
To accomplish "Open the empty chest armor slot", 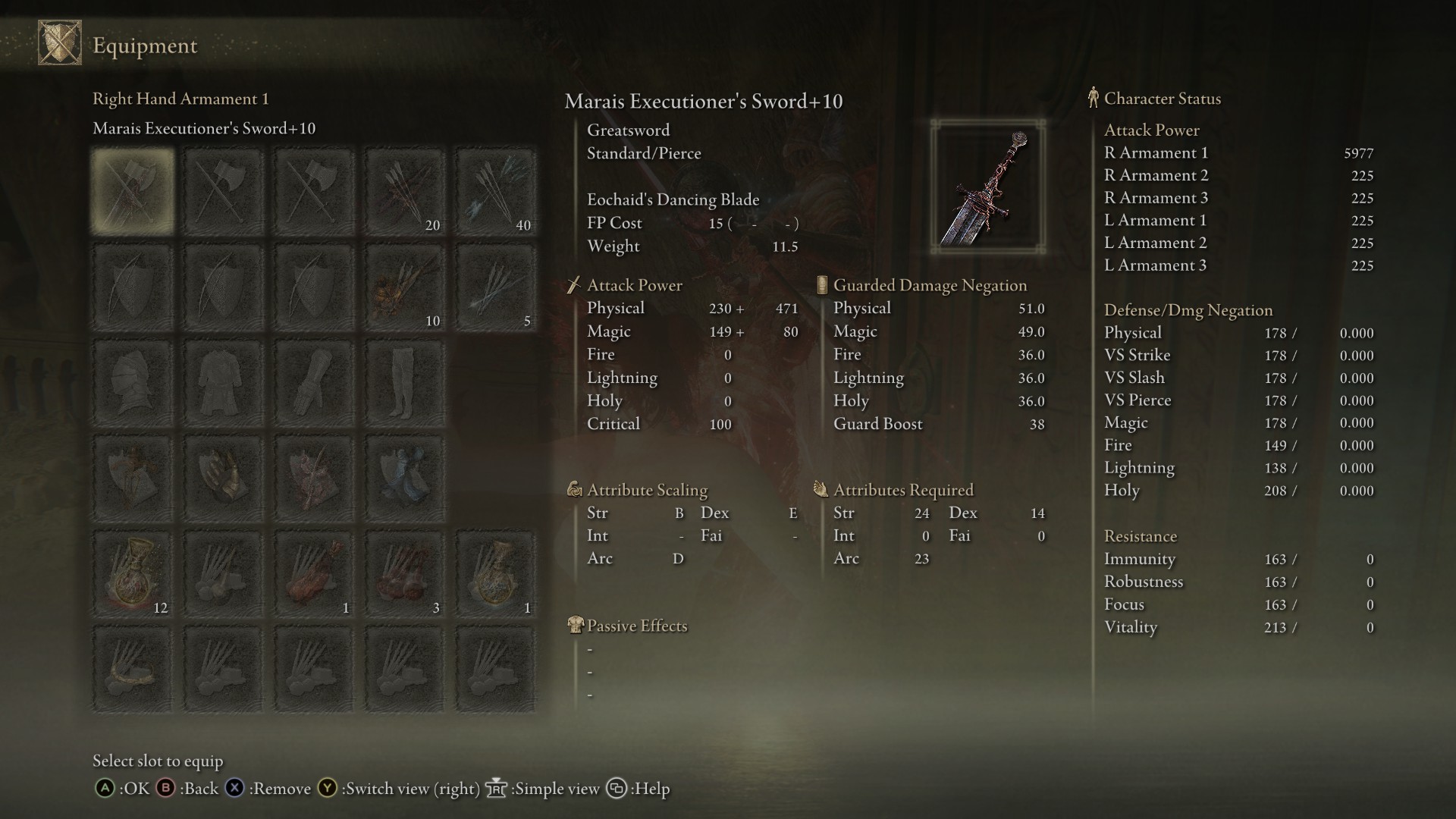I will [x=224, y=383].
